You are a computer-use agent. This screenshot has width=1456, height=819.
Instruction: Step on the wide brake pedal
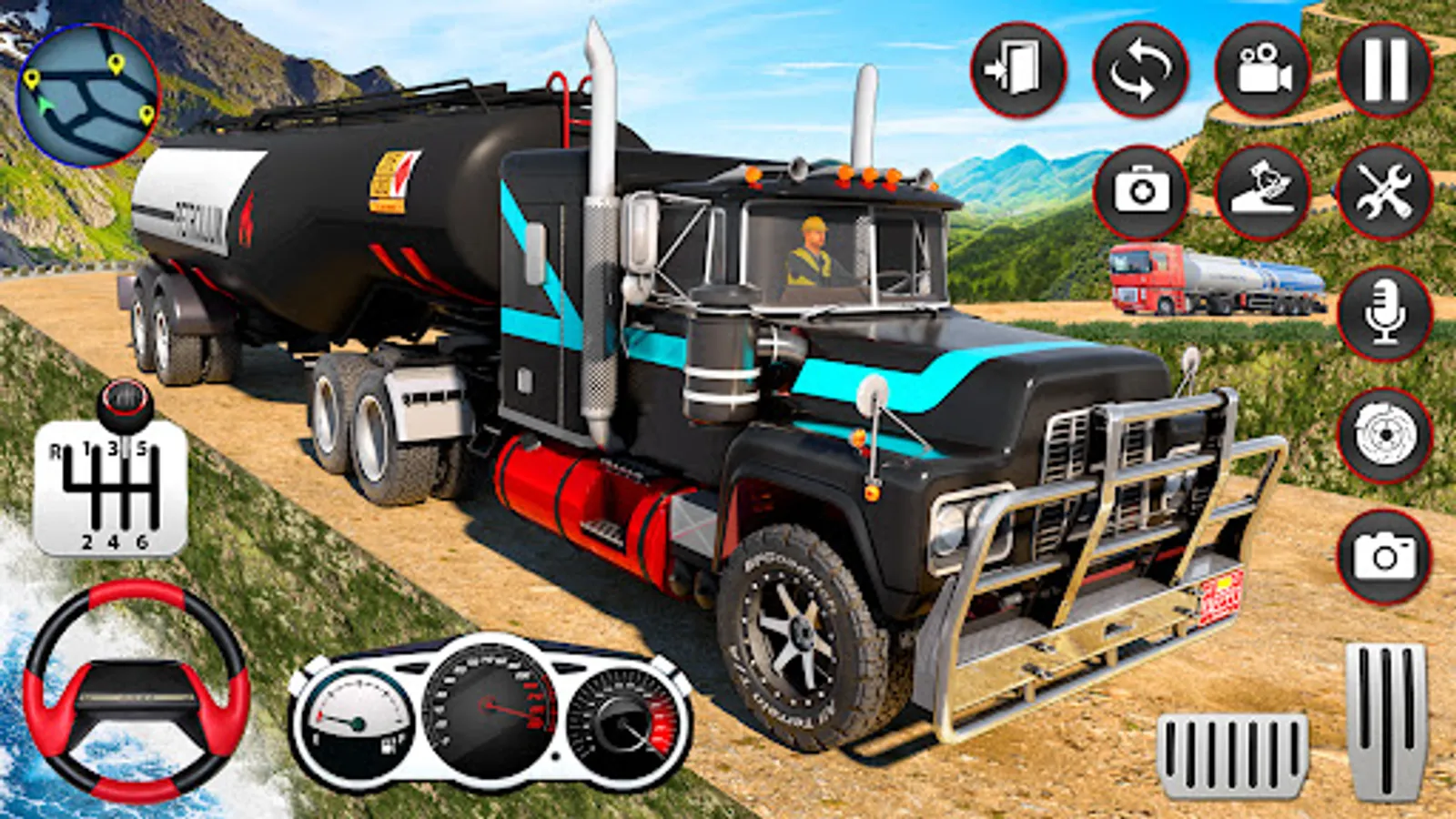(x=1232, y=754)
